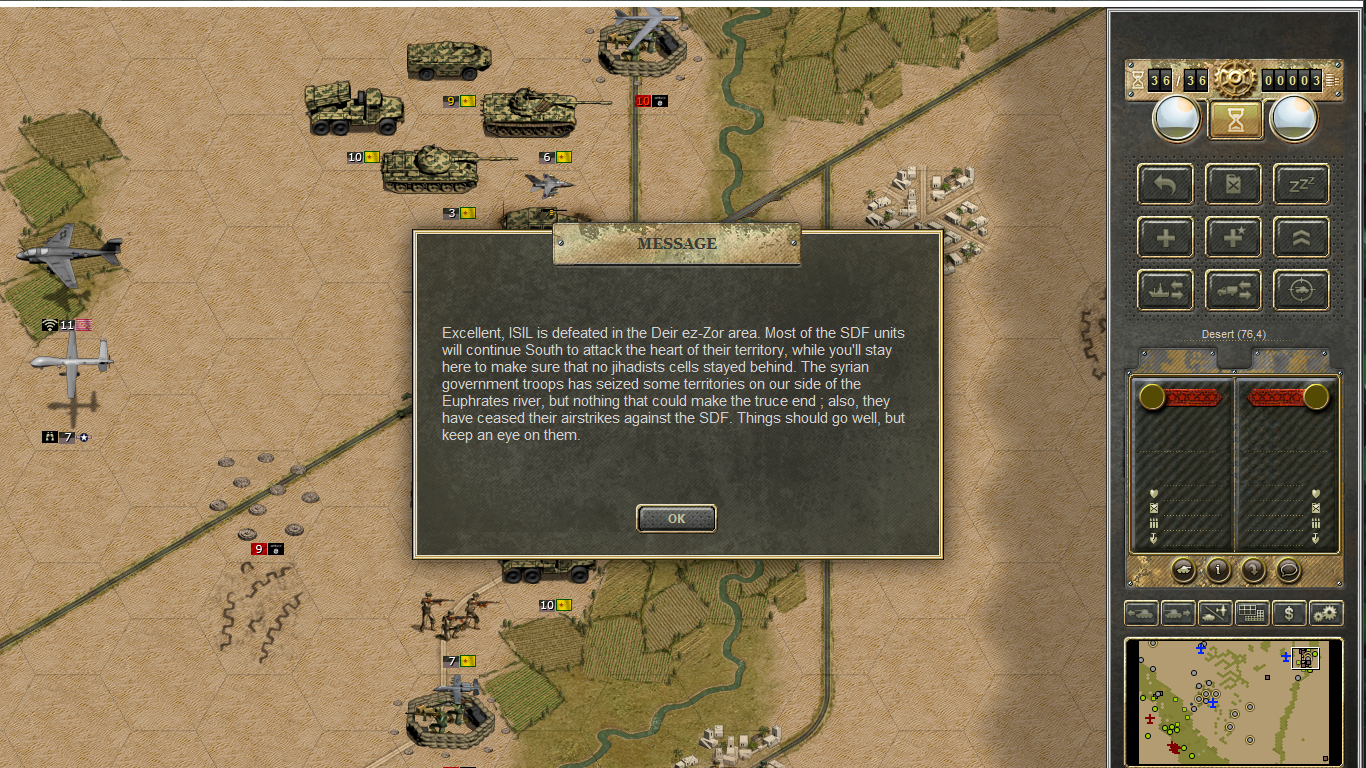
Task: Open the dollar sign purchase screen
Action: coord(1289,613)
